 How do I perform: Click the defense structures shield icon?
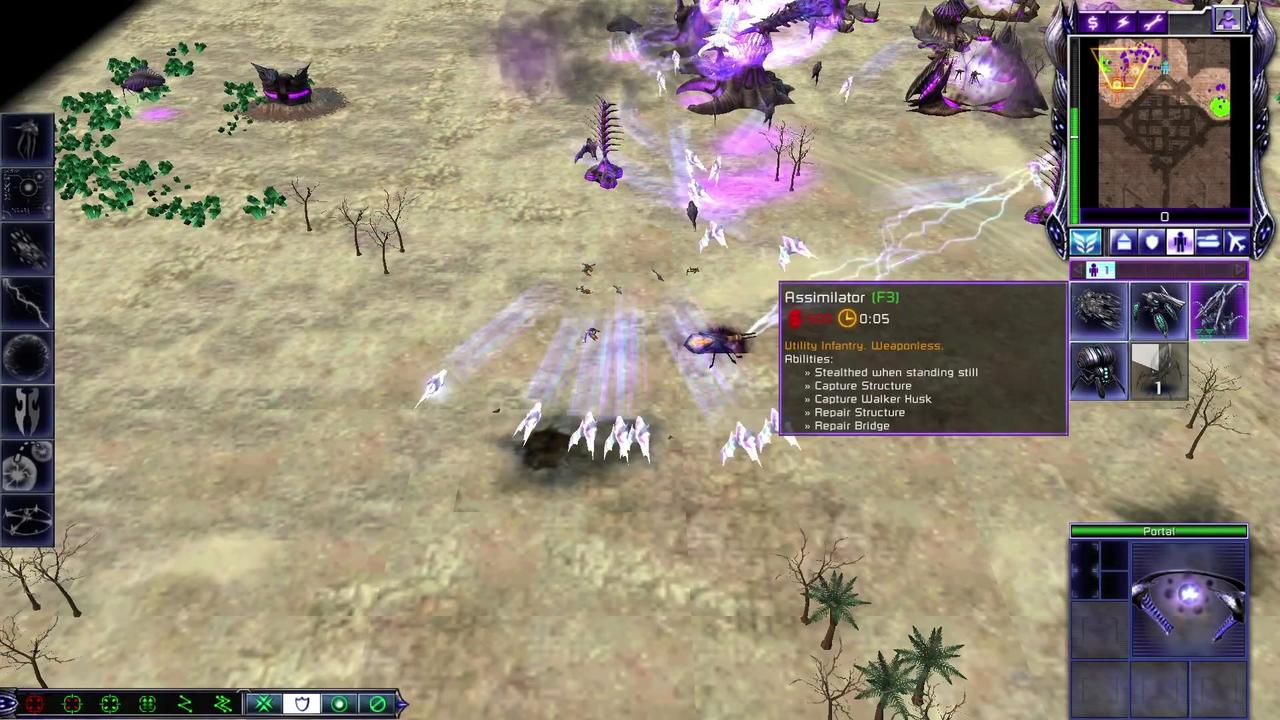click(x=1152, y=242)
